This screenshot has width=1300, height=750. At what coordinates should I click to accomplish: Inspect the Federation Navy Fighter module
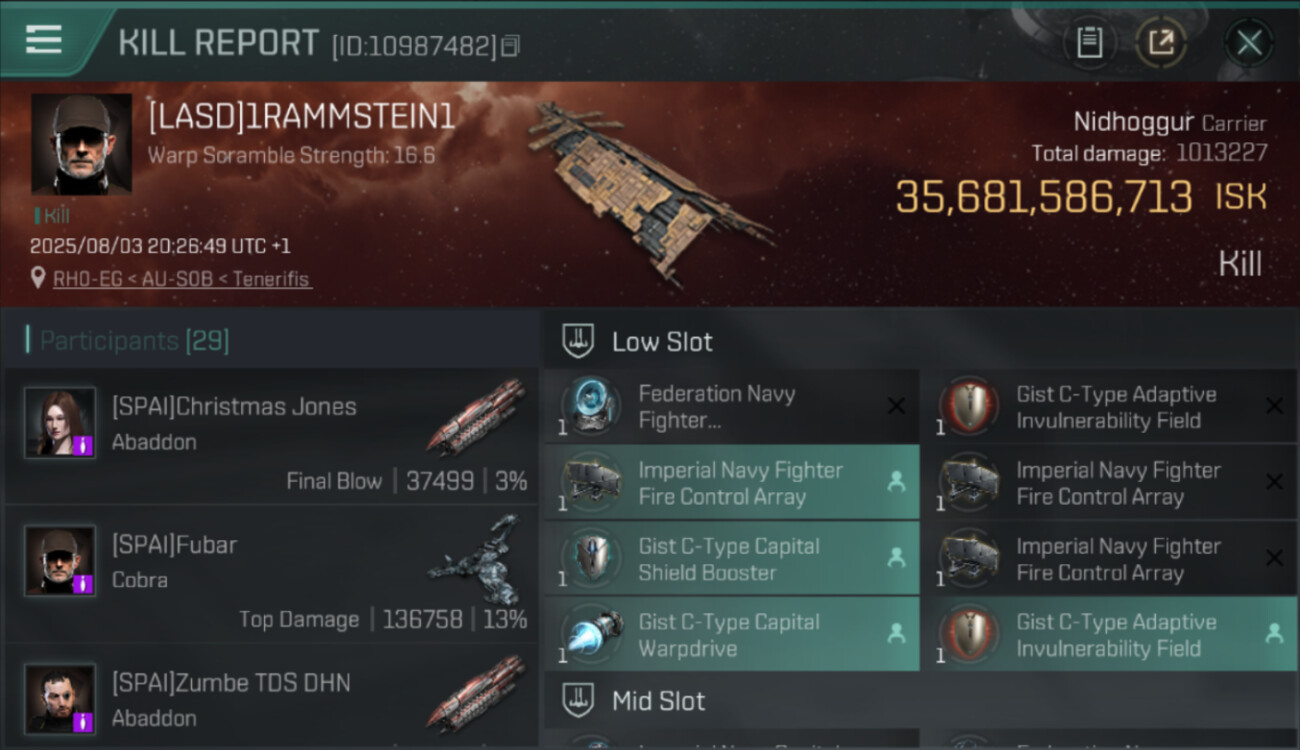(730, 407)
